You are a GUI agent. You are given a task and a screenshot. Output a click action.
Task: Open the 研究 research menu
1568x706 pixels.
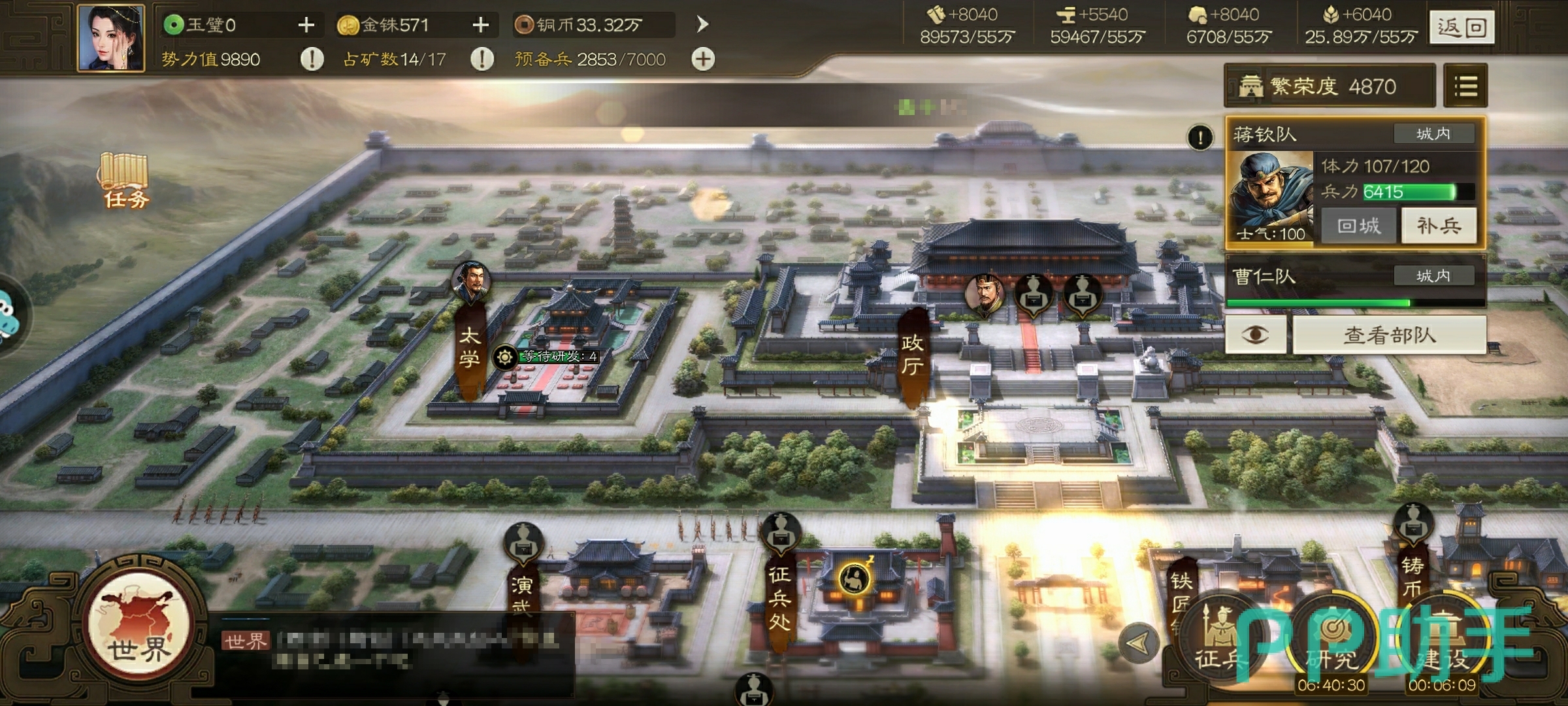1331,644
